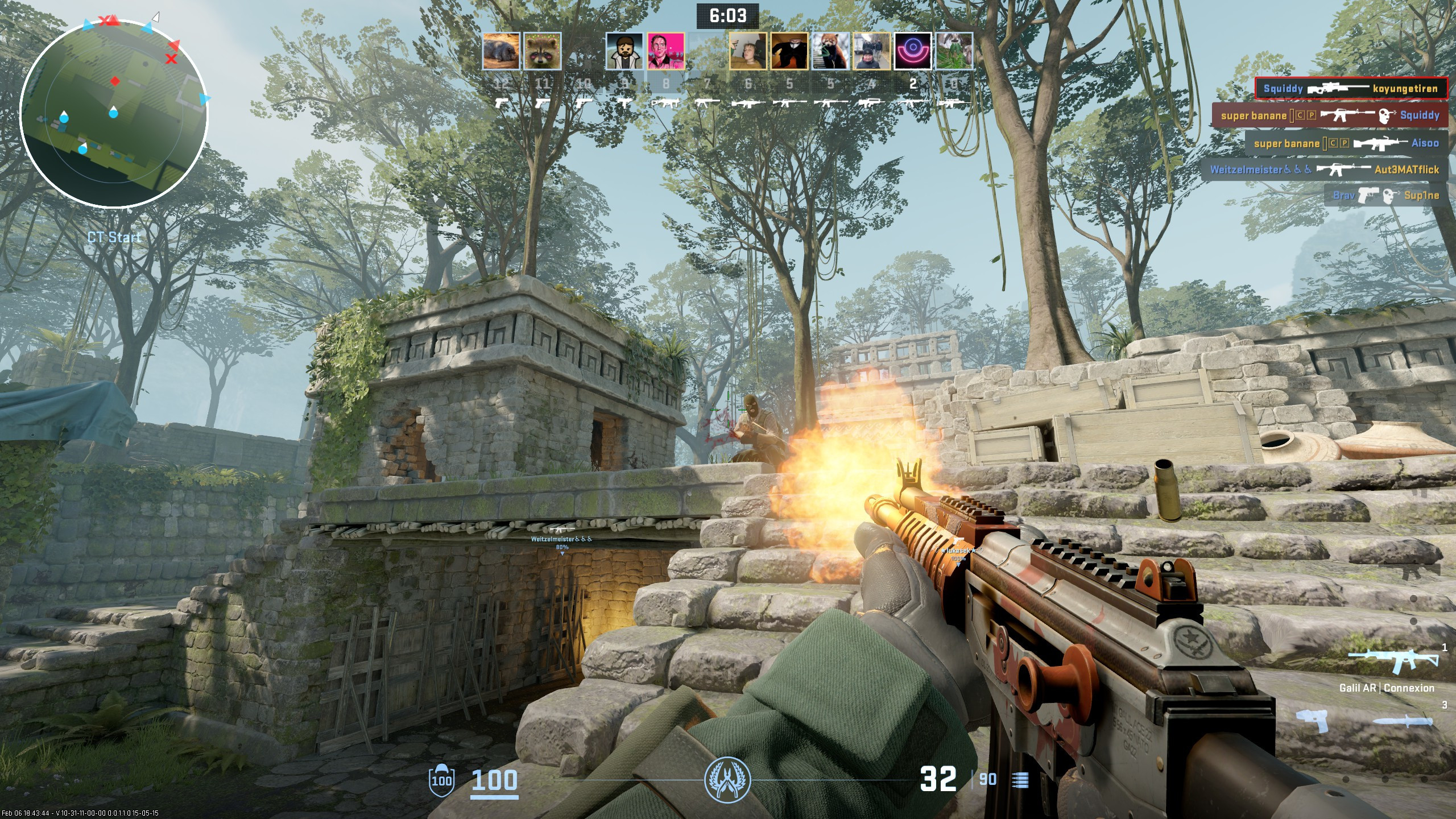Click the Squiddy killed koyungetiren feed entry
Viewport: 1456px width, 819px height.
coord(1351,88)
